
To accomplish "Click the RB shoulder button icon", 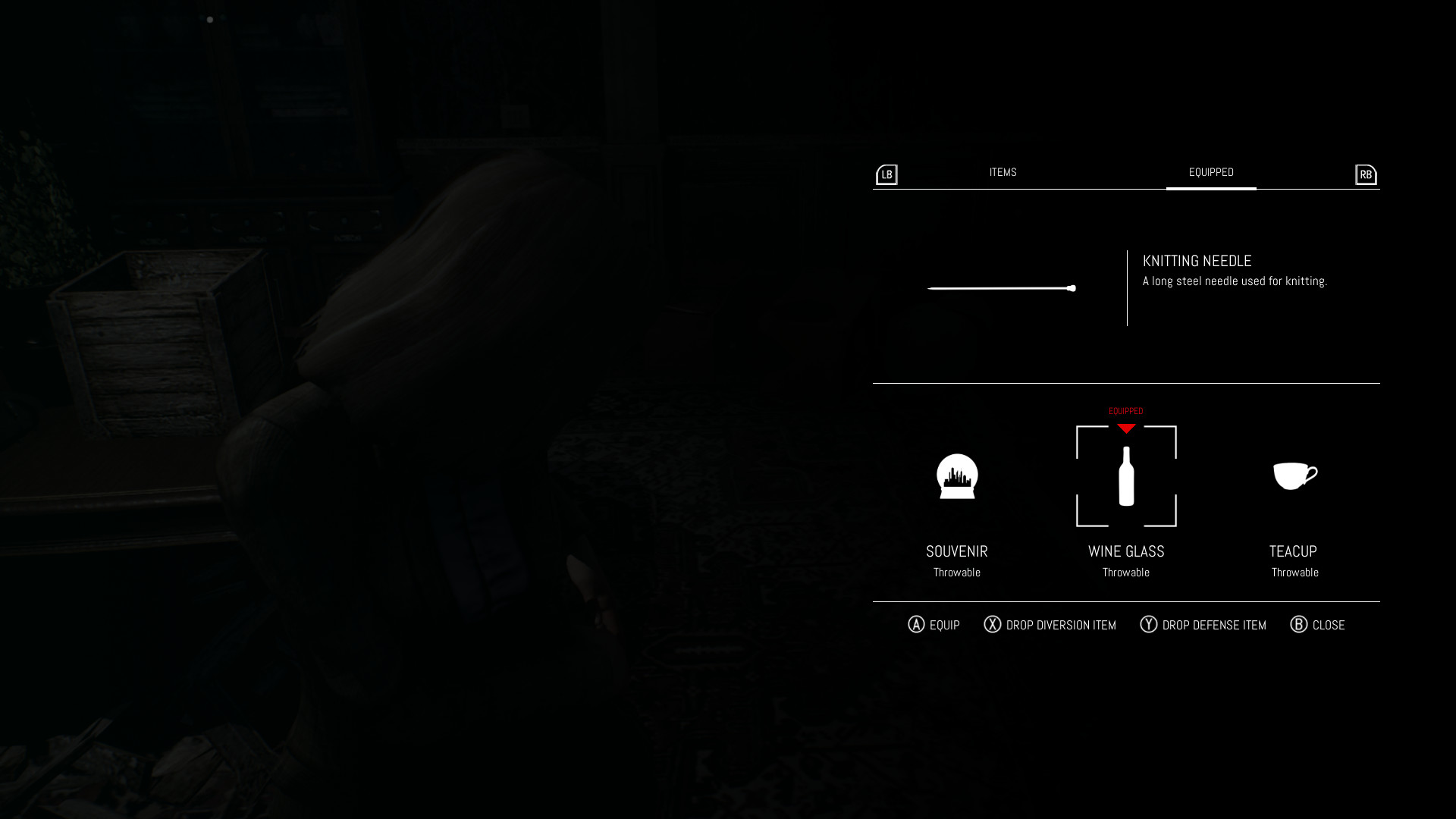I will tap(1365, 174).
